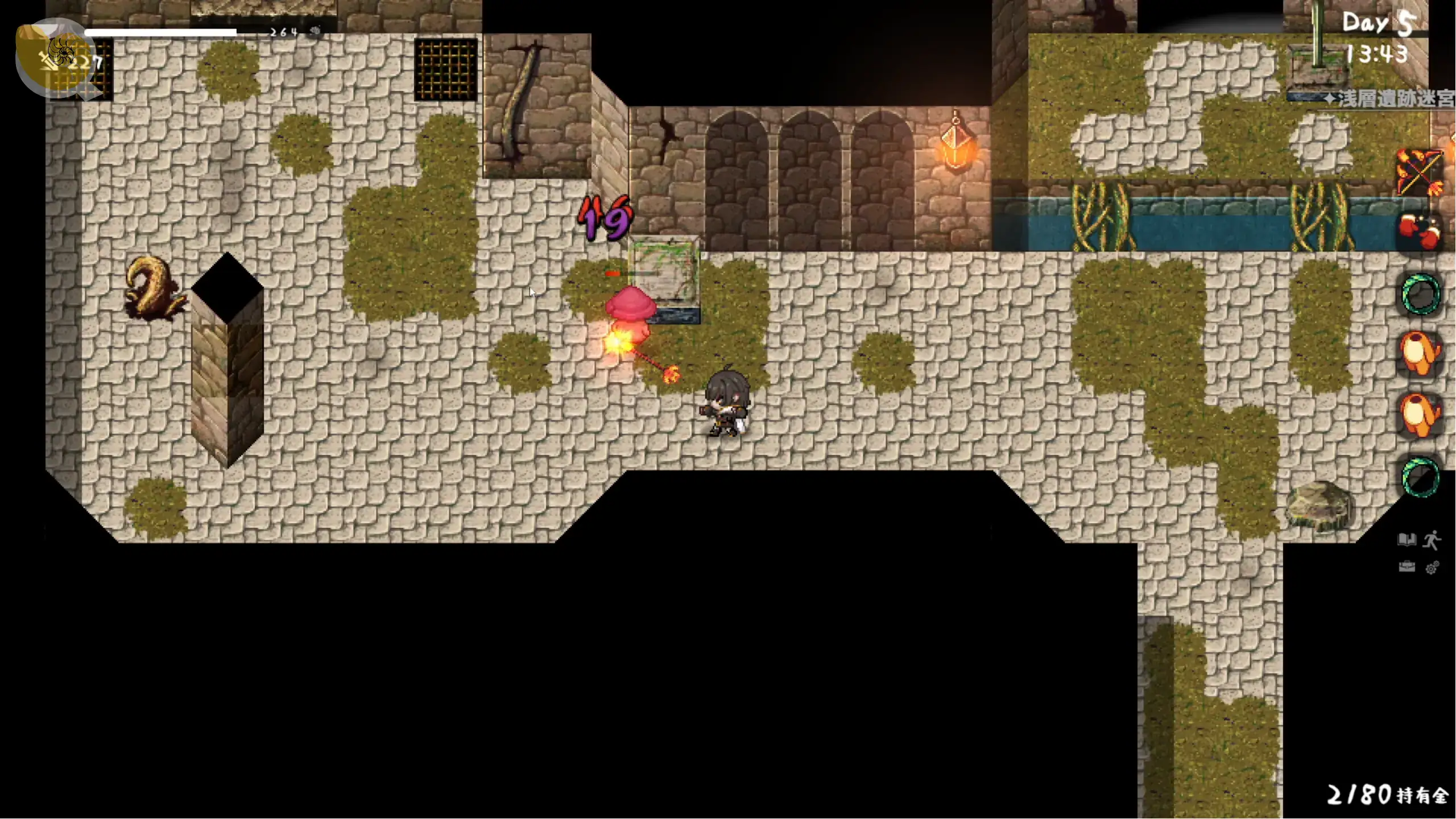The width and height of the screenshot is (1456, 819).
Task: Select the red boxing gloves slot
Action: coord(1420,232)
